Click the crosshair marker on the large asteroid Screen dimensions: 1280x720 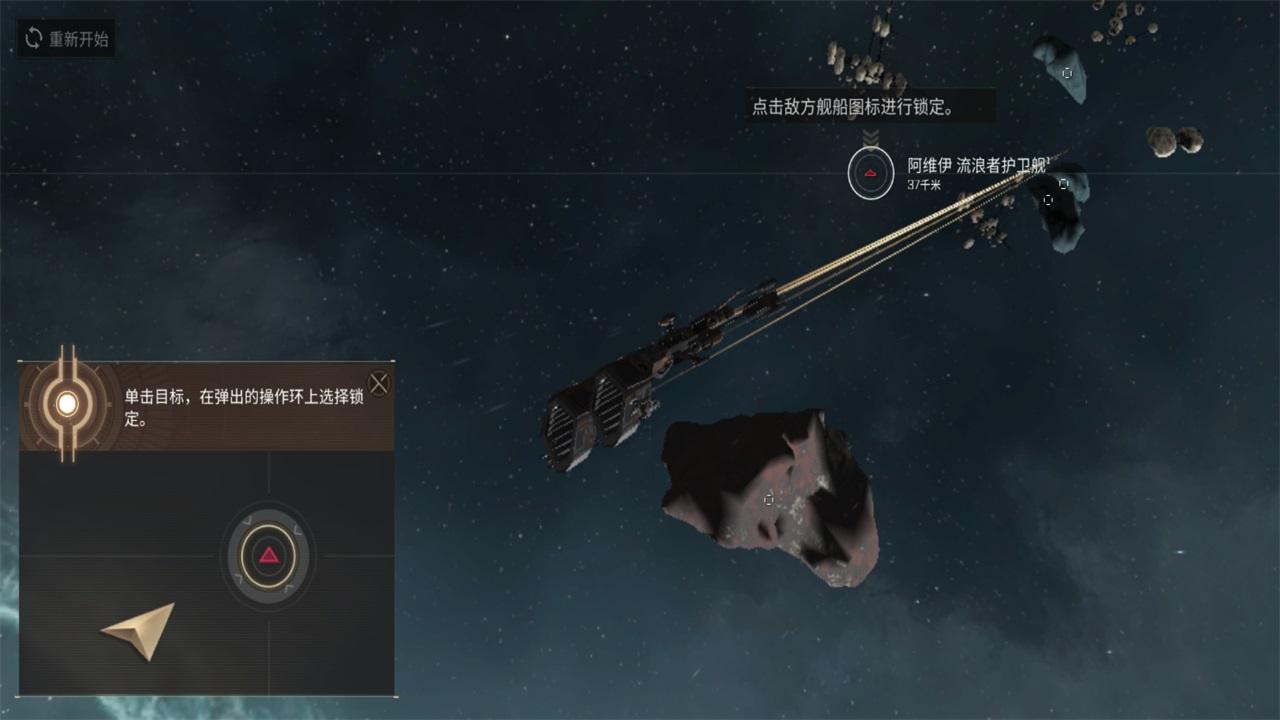click(768, 500)
